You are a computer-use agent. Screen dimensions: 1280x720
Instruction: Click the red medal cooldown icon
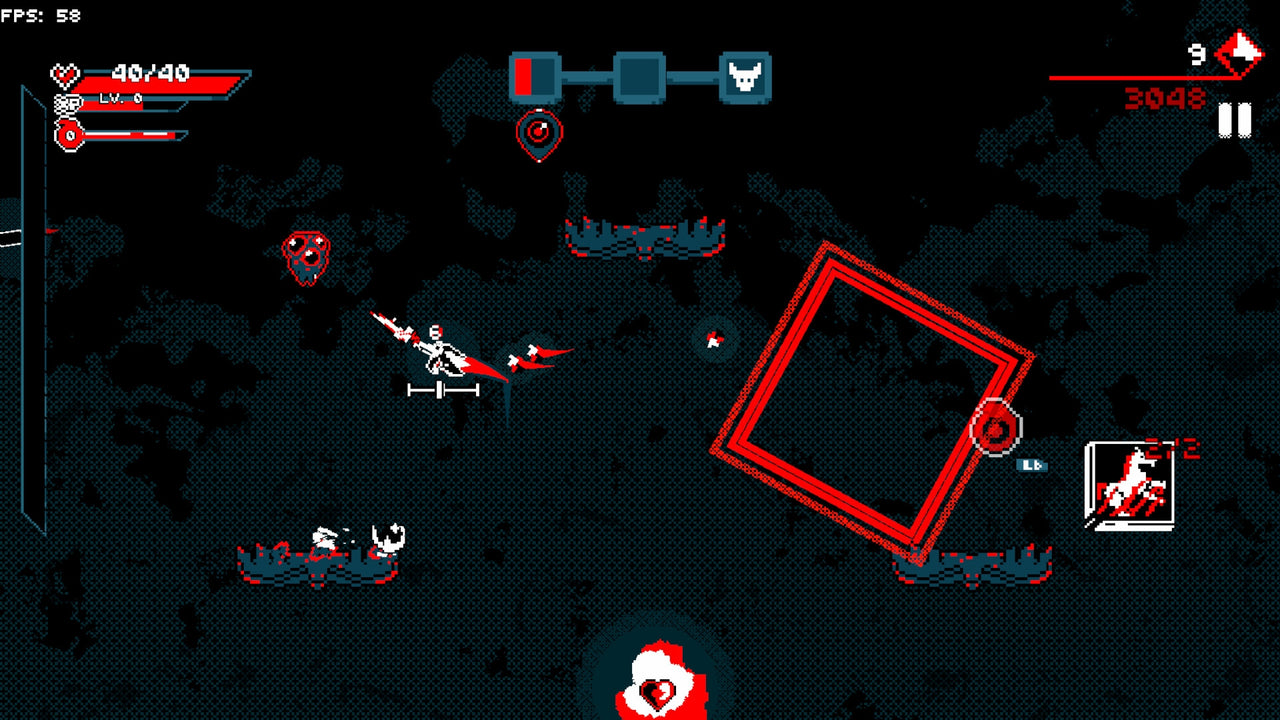[x=68, y=133]
